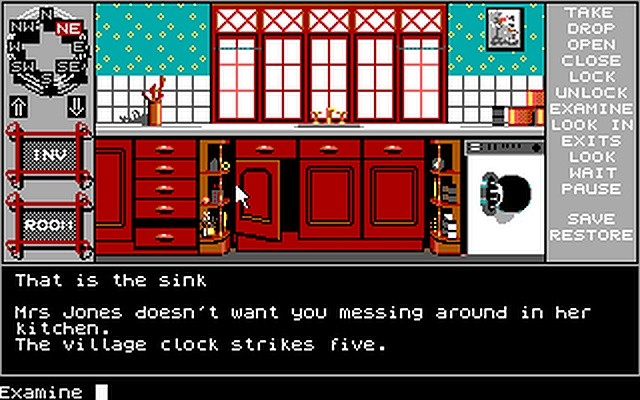Click the EXAMINE command

pos(591,108)
